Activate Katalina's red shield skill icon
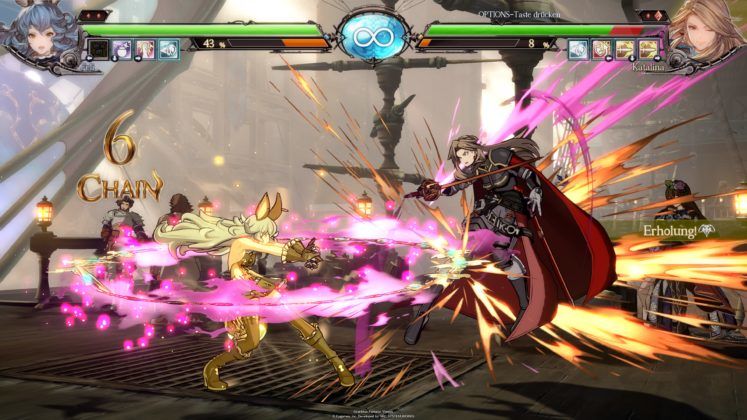The image size is (747, 420). click(601, 48)
